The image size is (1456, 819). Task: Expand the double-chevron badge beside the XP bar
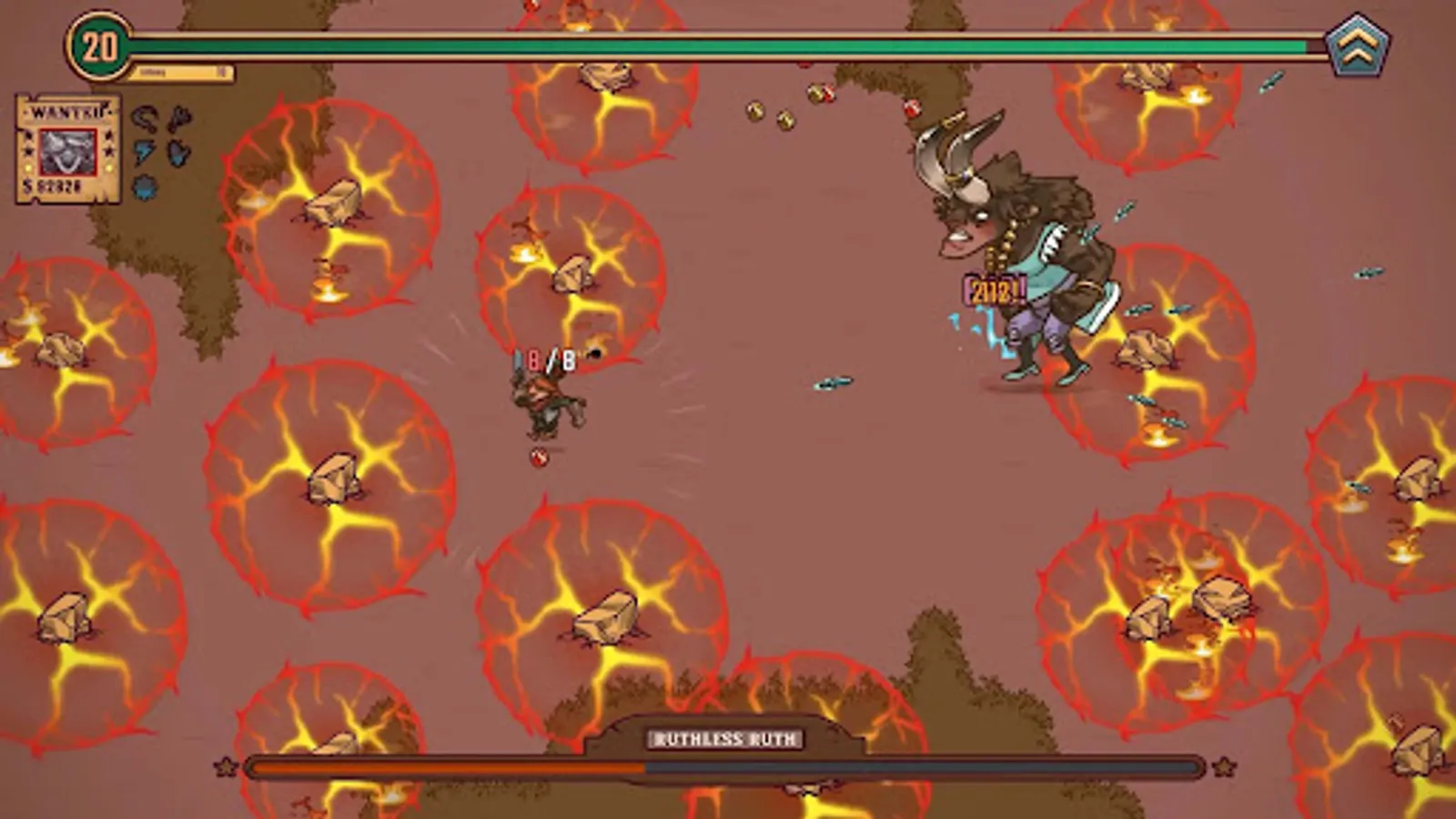(x=1358, y=45)
